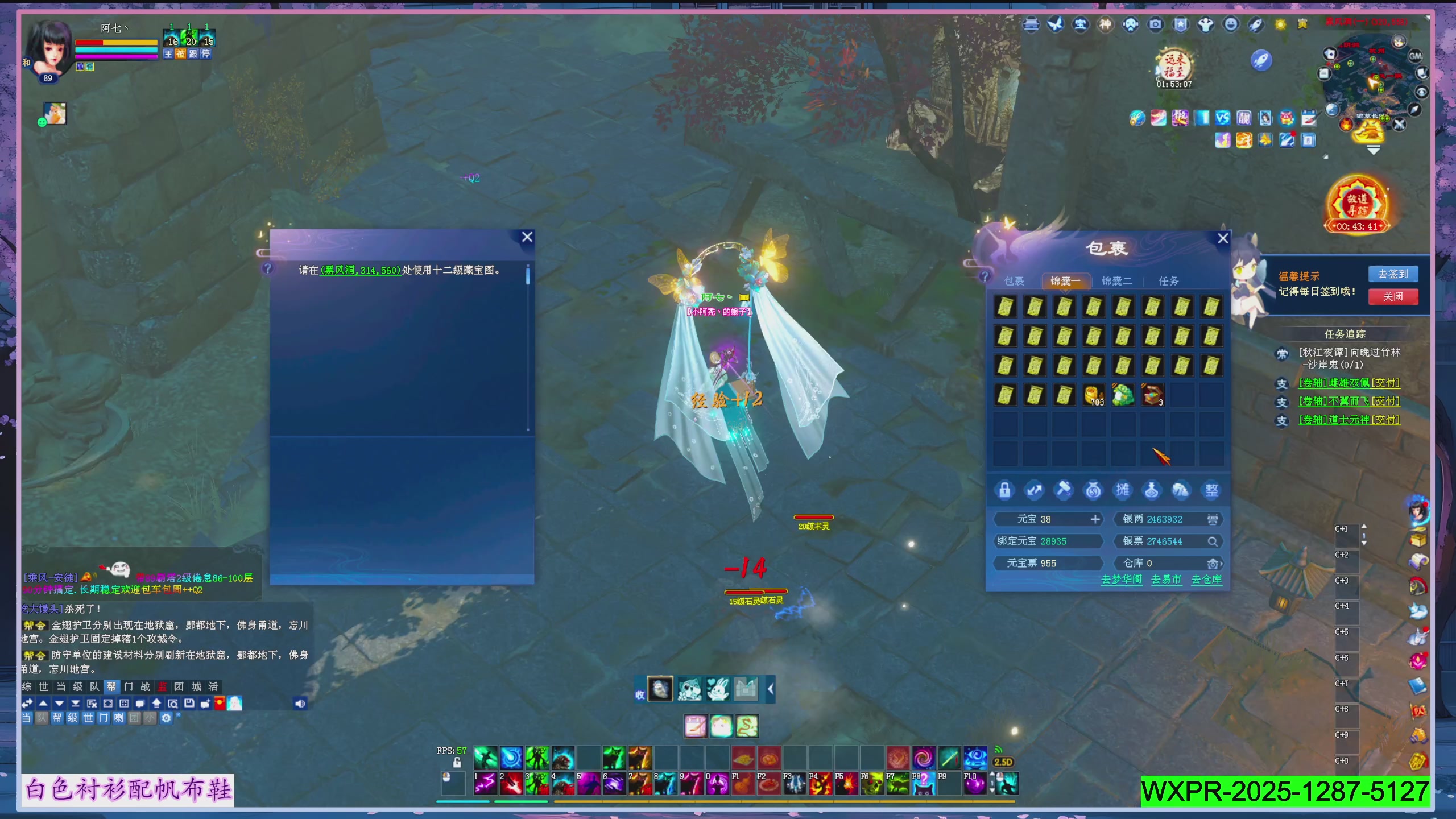
Task: Switch to the 锦囊二 bag tab
Action: (x=1116, y=281)
